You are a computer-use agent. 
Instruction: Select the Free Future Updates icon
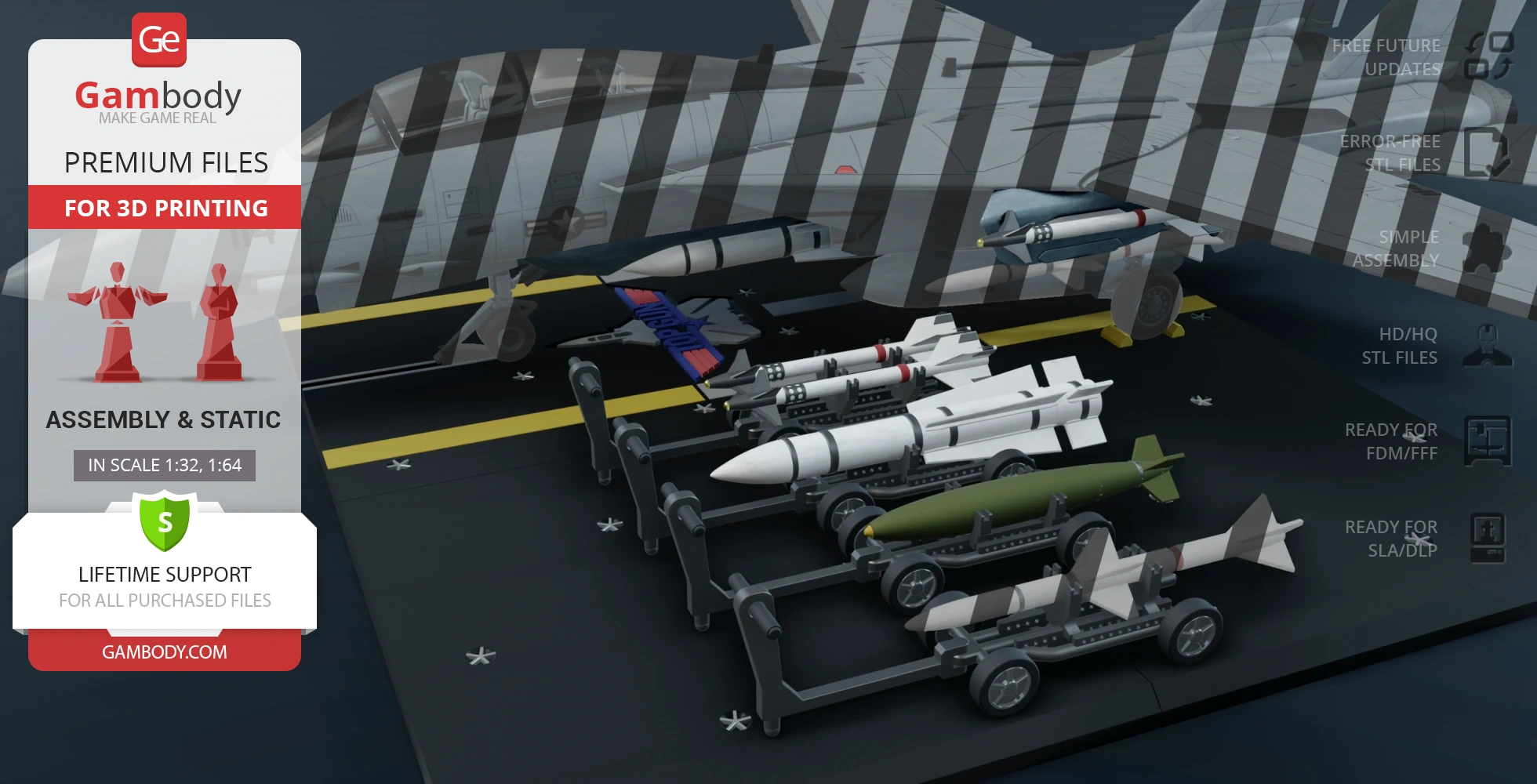tap(1488, 56)
